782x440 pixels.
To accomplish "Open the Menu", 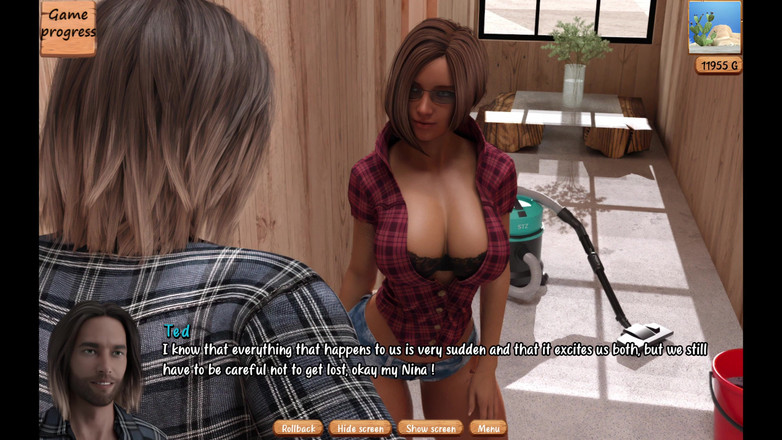I will tap(488, 428).
